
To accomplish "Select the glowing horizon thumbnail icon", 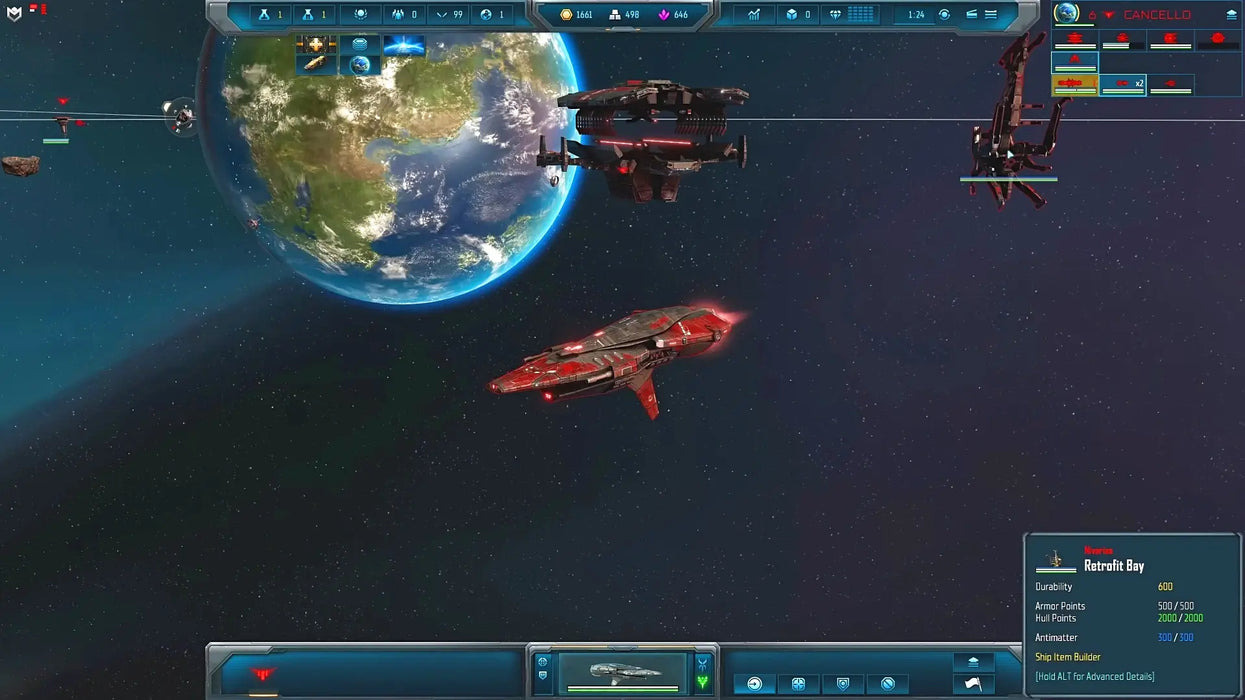I will pyautogui.click(x=404, y=45).
